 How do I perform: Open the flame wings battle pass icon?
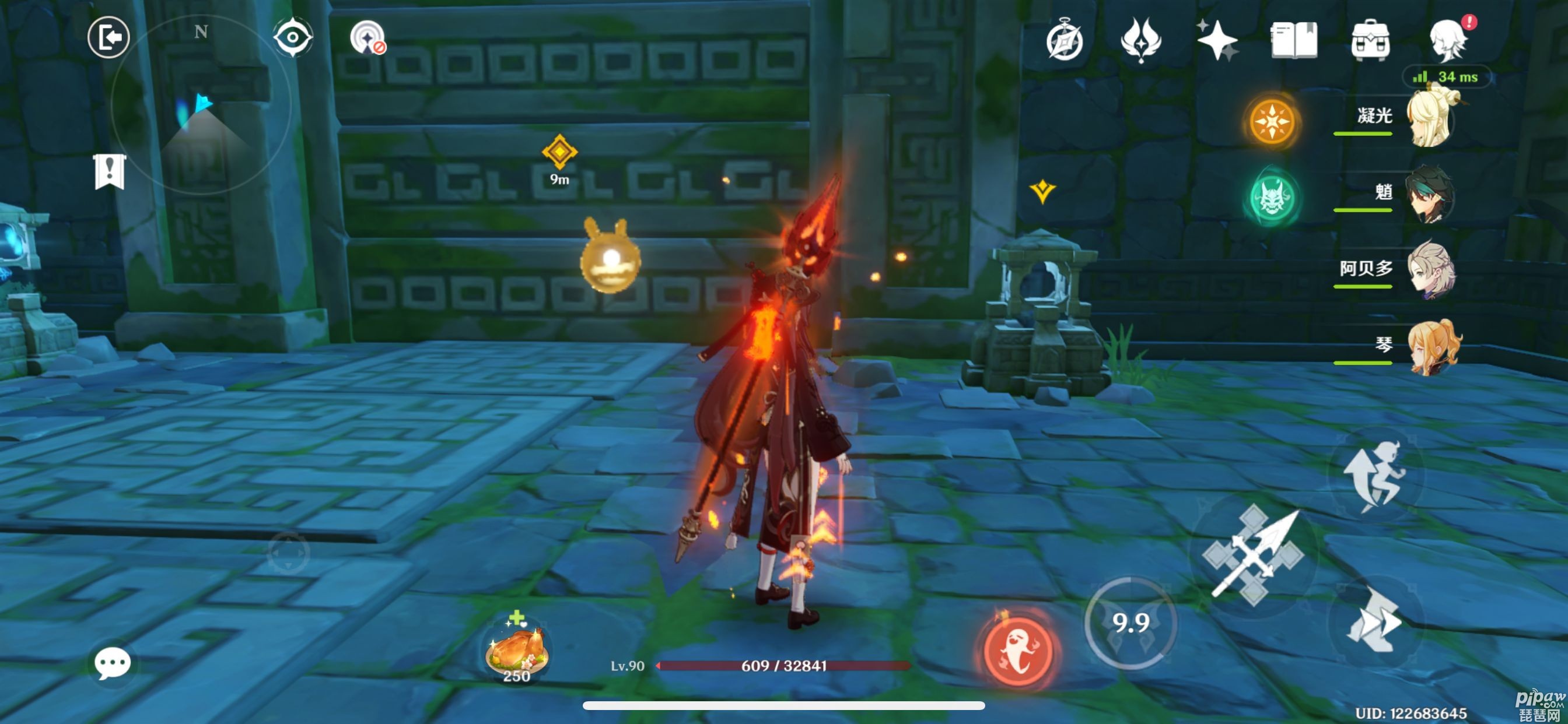(x=1140, y=41)
